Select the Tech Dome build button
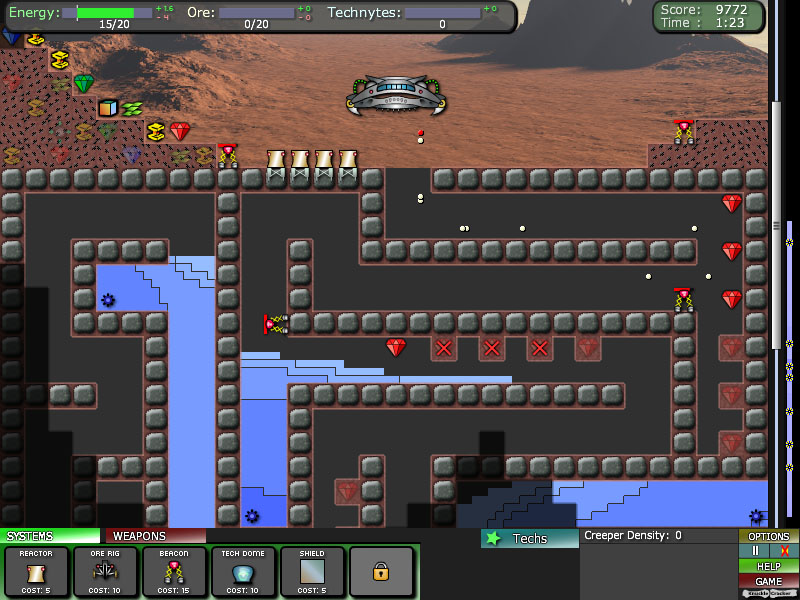The width and height of the screenshot is (800, 600). point(243,572)
